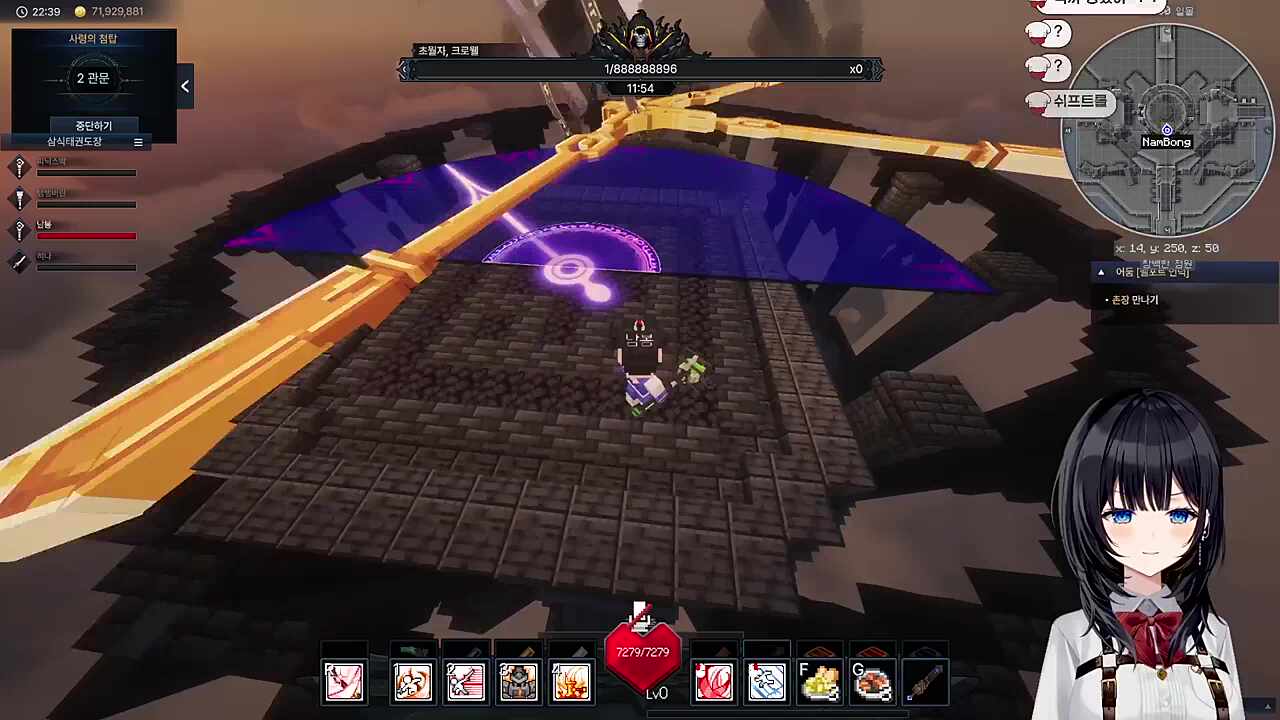Trigger the blue dash skill icon

tap(766, 682)
